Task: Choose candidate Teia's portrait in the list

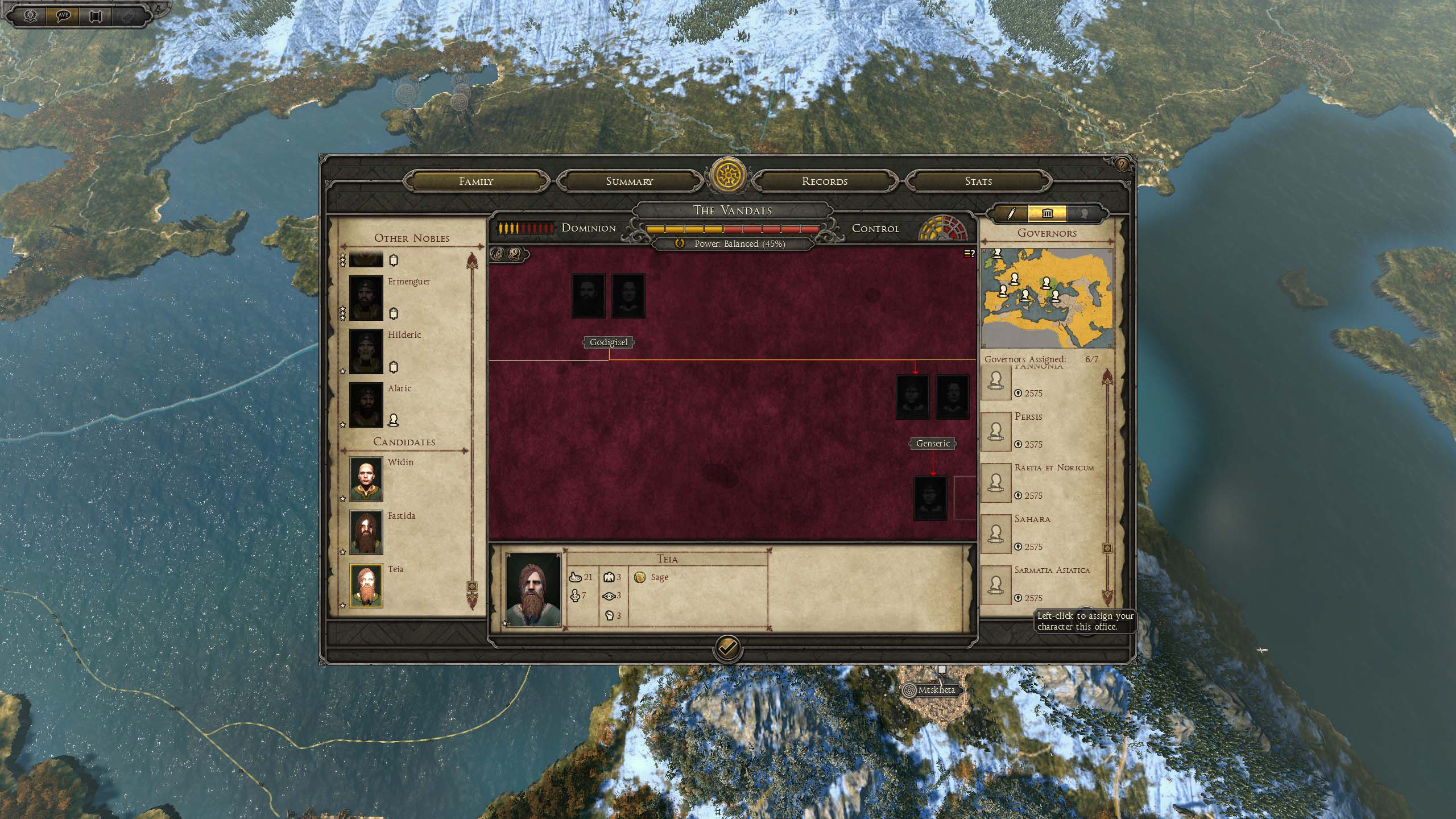Action: (366, 586)
